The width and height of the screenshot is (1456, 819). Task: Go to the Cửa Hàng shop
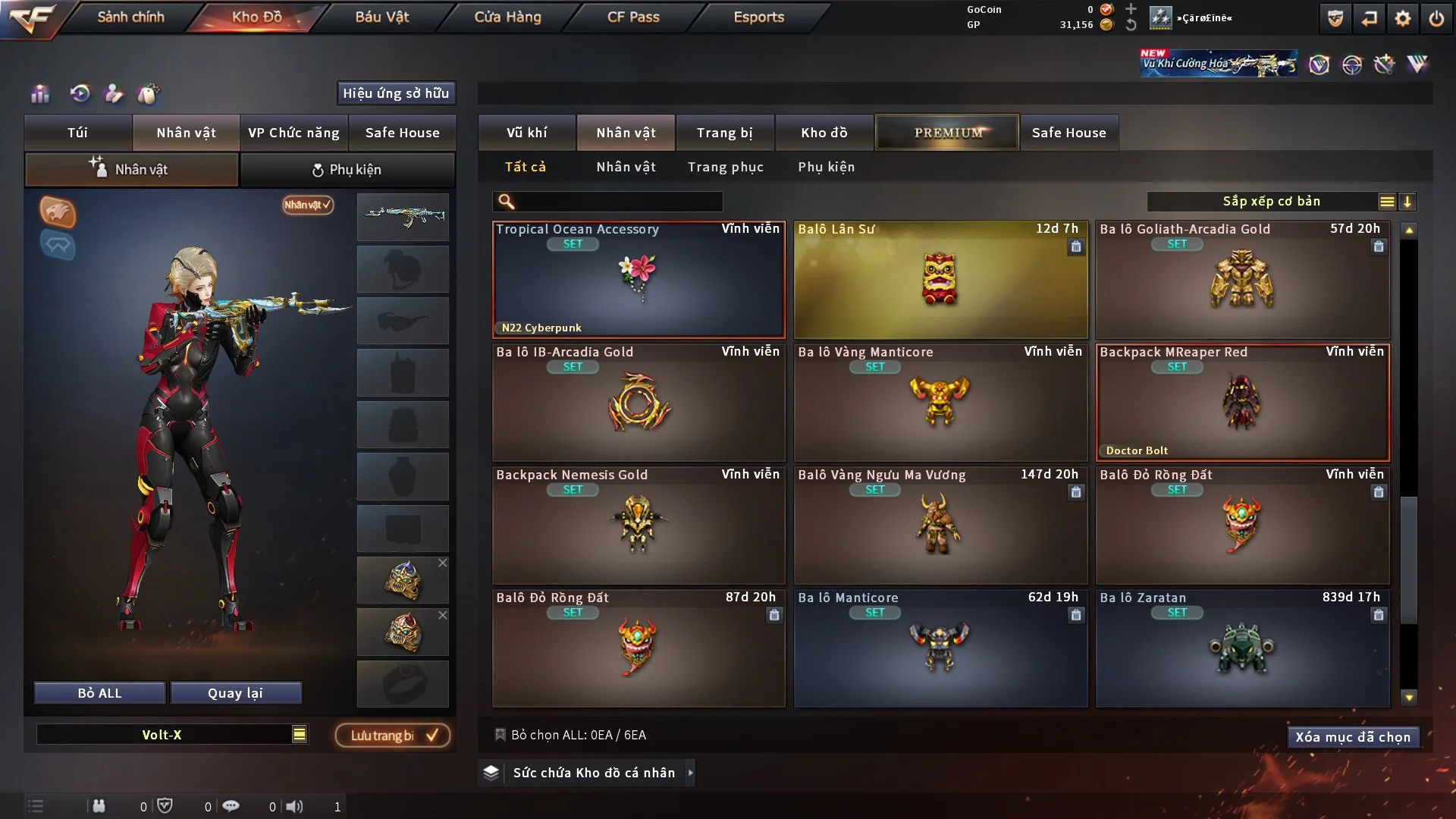point(507,17)
